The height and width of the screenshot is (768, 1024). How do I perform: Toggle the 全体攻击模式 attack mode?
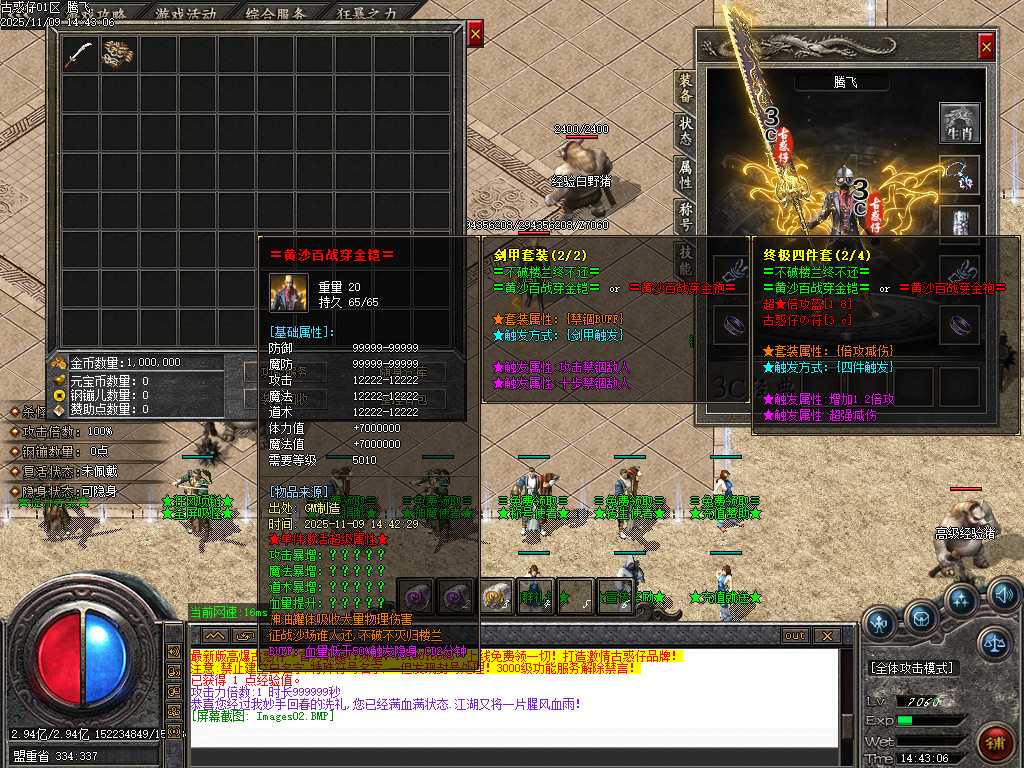pyautogui.click(x=911, y=667)
